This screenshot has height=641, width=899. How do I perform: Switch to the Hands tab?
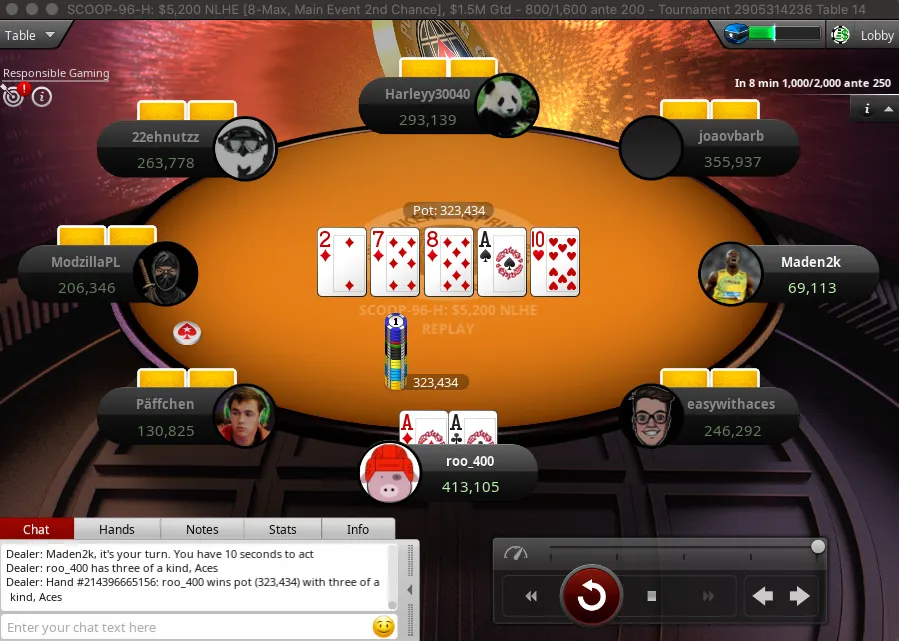[116, 529]
